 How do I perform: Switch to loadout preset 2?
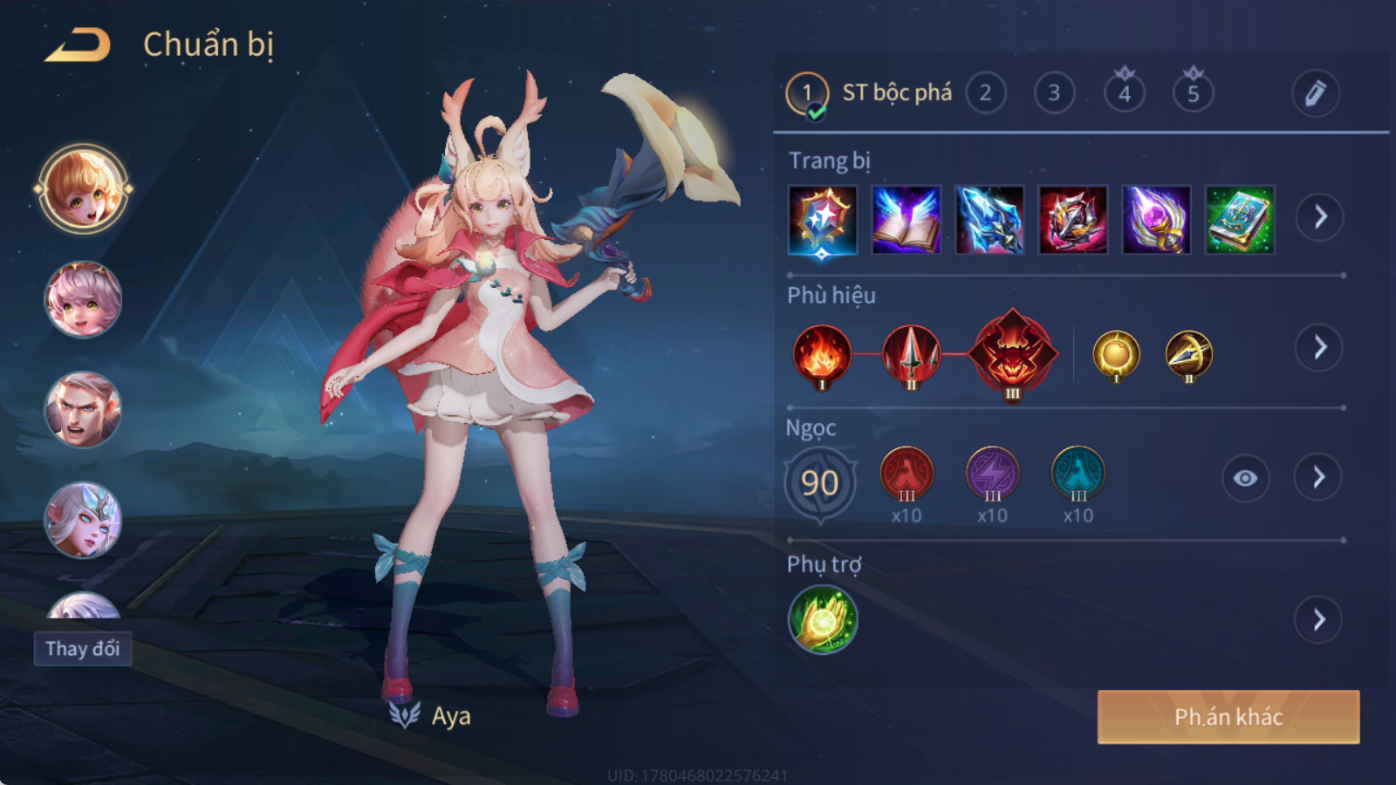pos(985,93)
